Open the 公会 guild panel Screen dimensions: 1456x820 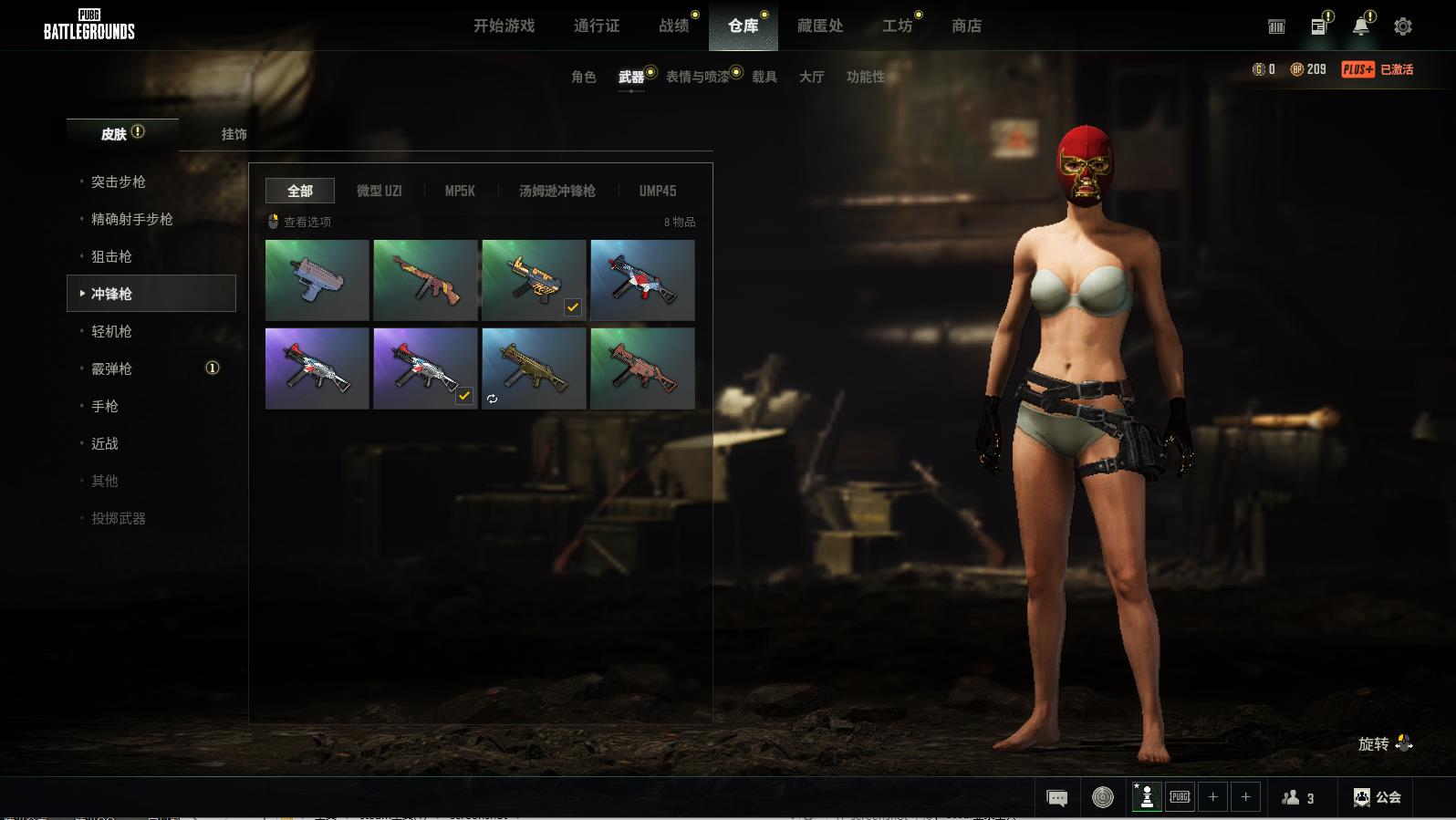(1377, 797)
